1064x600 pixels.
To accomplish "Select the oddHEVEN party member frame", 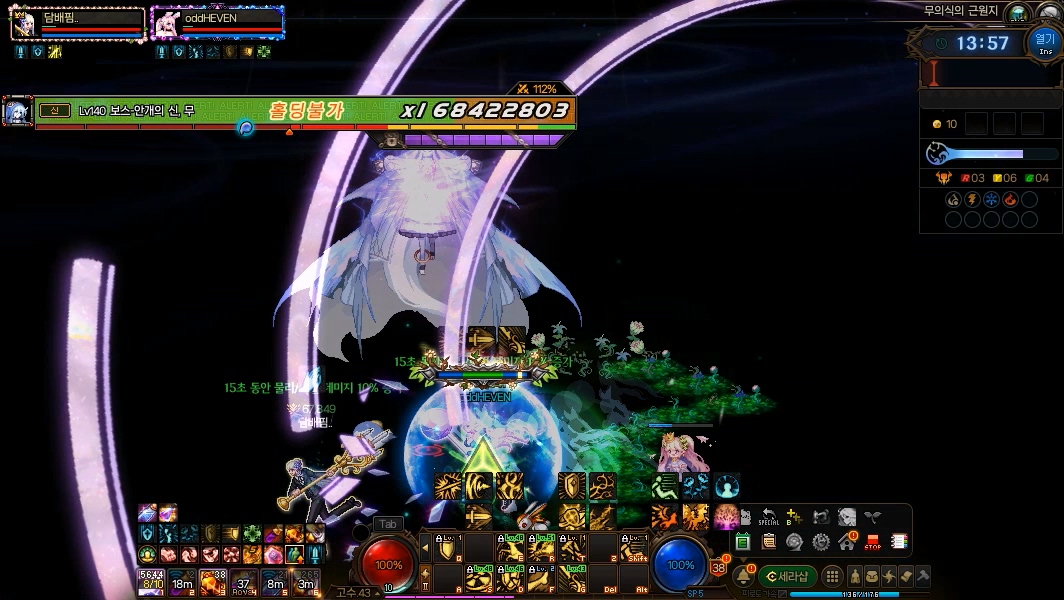I will pos(217,22).
